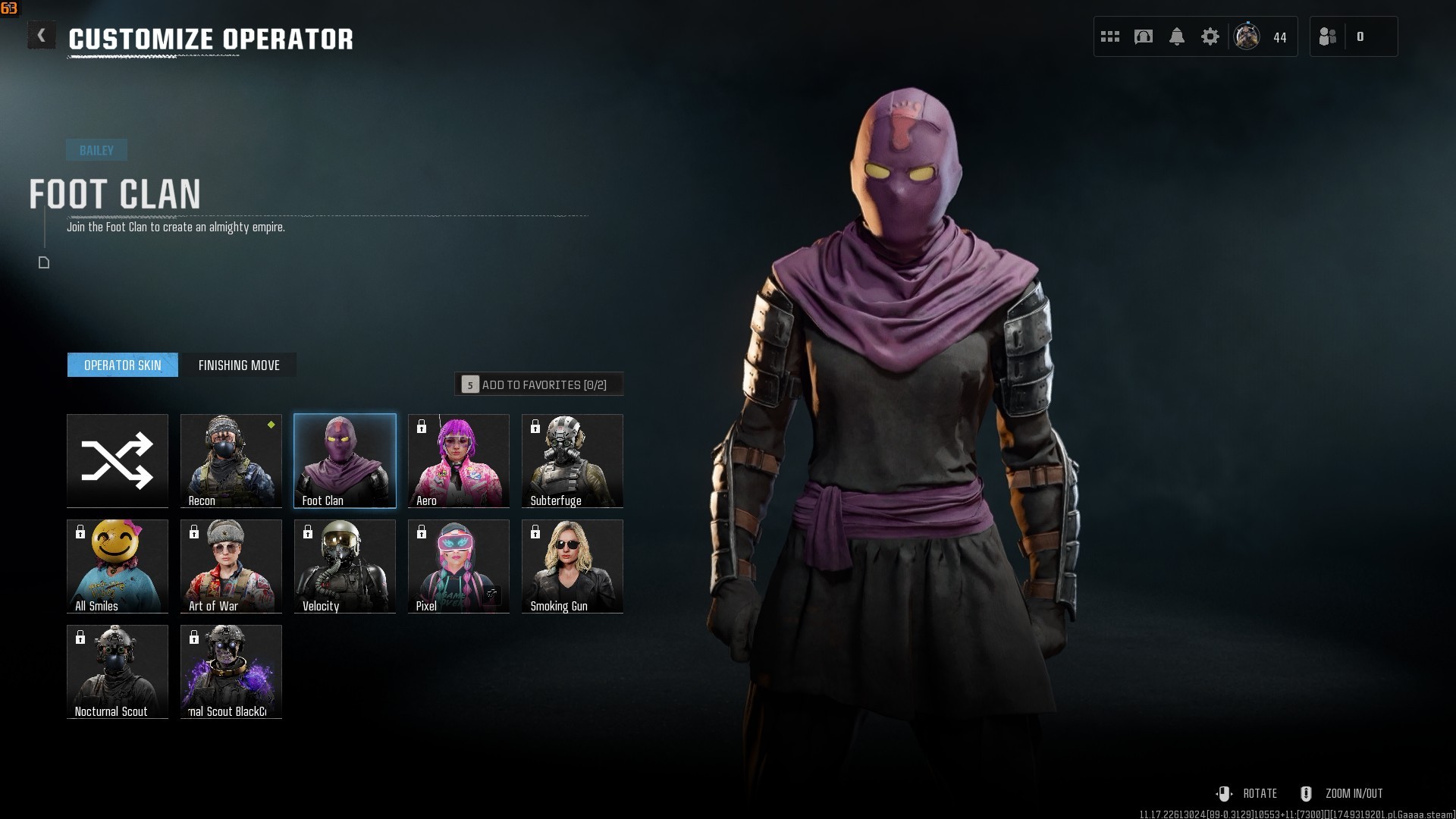The height and width of the screenshot is (819, 1456).
Task: Open the grid menu icon
Action: tap(1110, 36)
